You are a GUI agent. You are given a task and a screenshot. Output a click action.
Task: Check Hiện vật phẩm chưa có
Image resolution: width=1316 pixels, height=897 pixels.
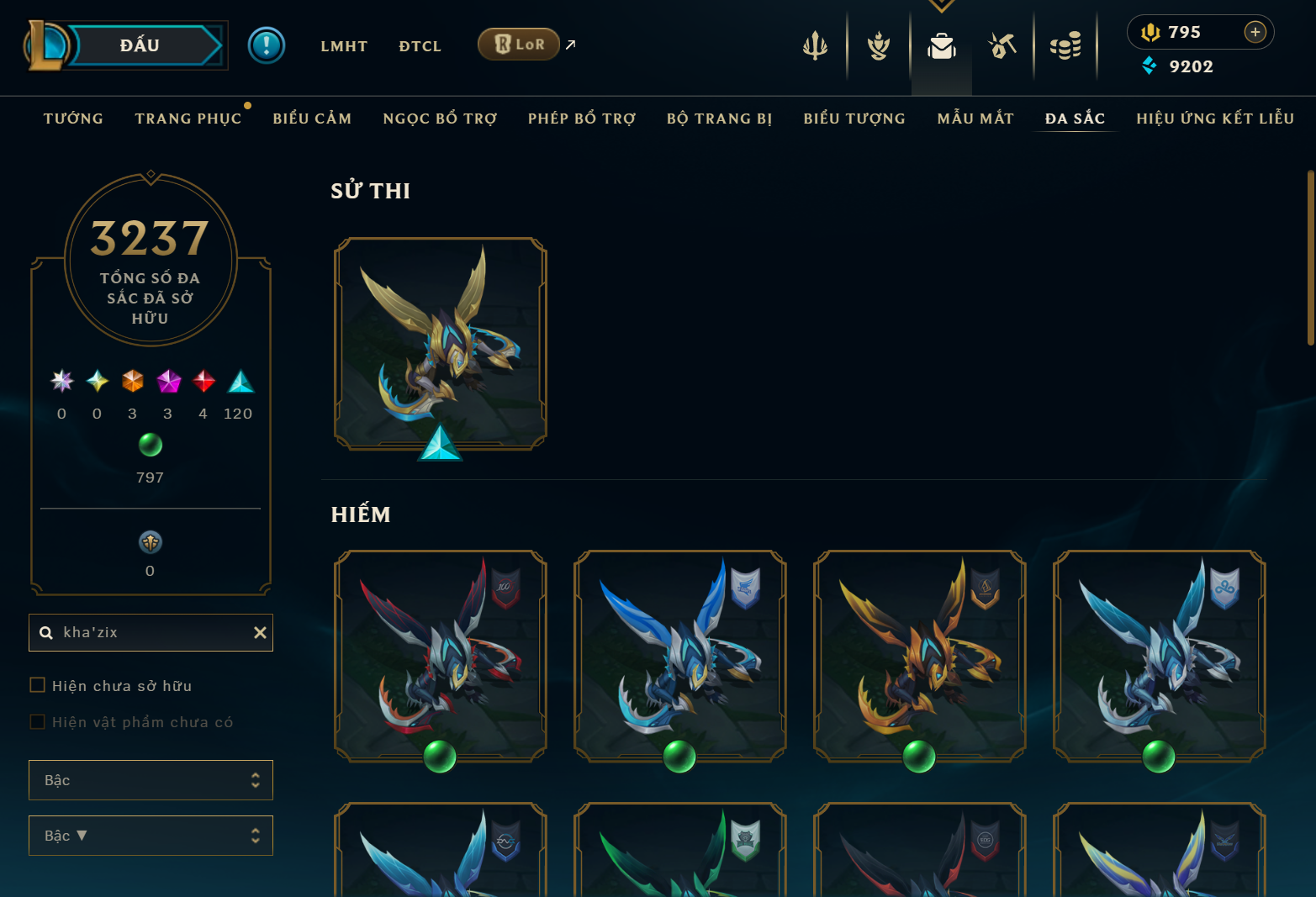pyautogui.click(x=37, y=720)
